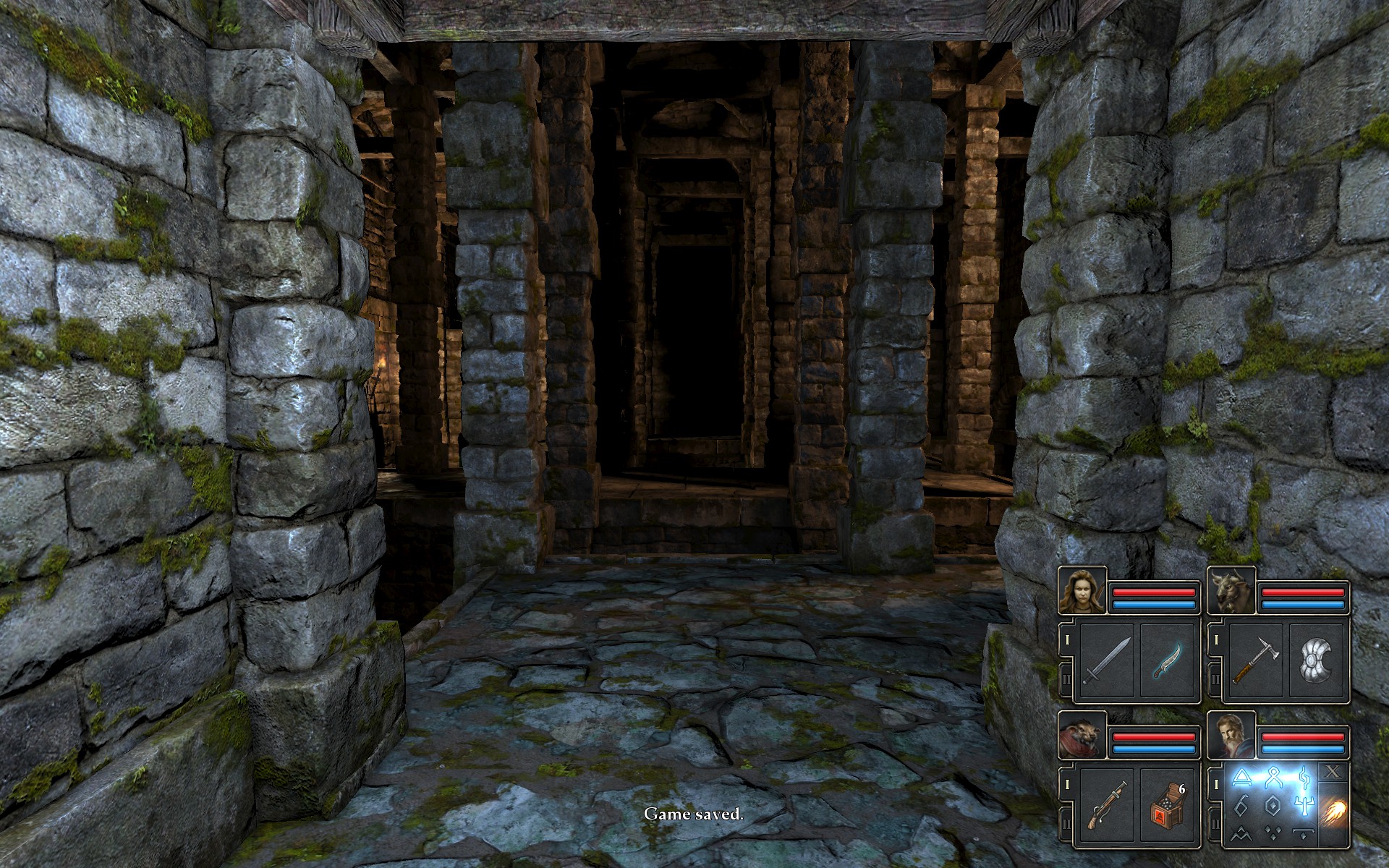The image size is (1389, 868).
Task: Switch the swordswoman to weapon set II
Action: [1067, 680]
